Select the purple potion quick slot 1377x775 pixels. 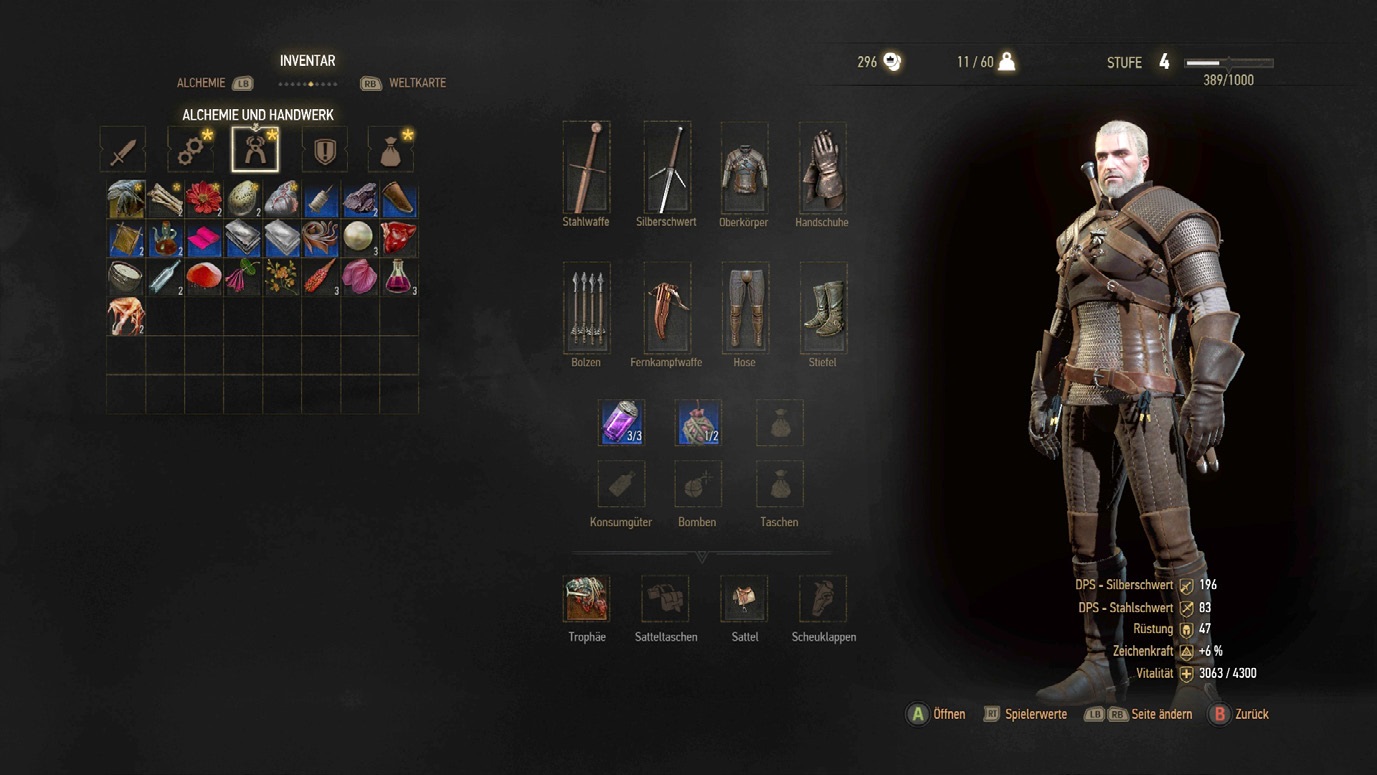tap(620, 422)
